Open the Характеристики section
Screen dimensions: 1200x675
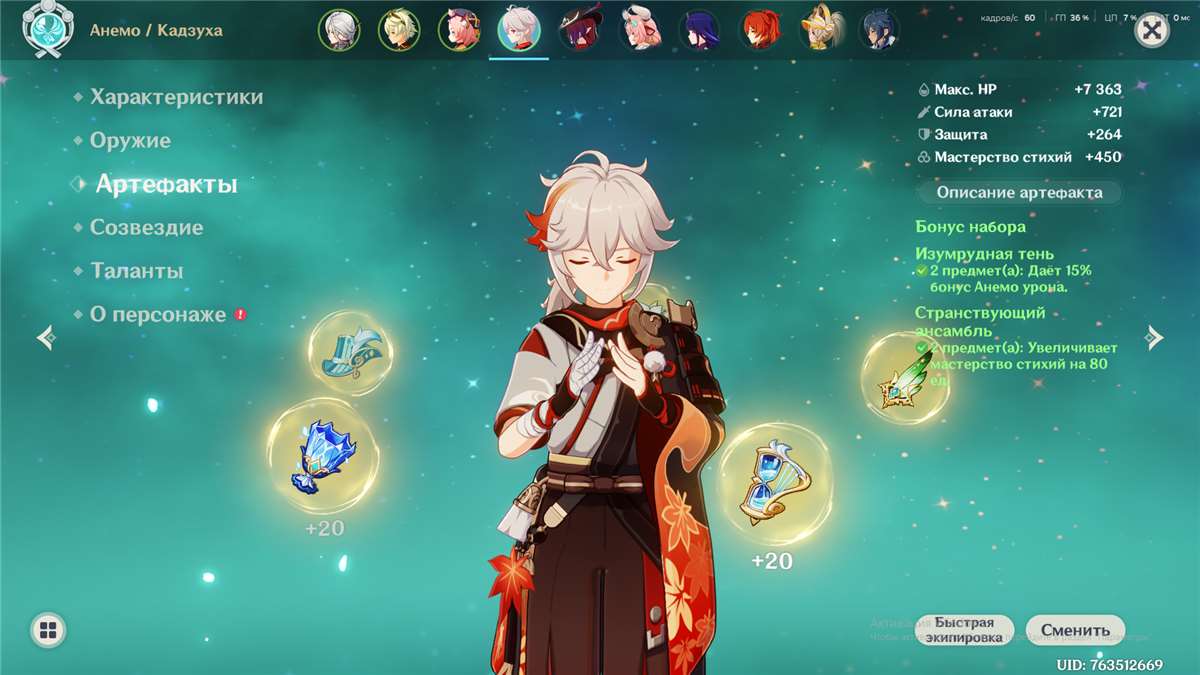pos(176,97)
